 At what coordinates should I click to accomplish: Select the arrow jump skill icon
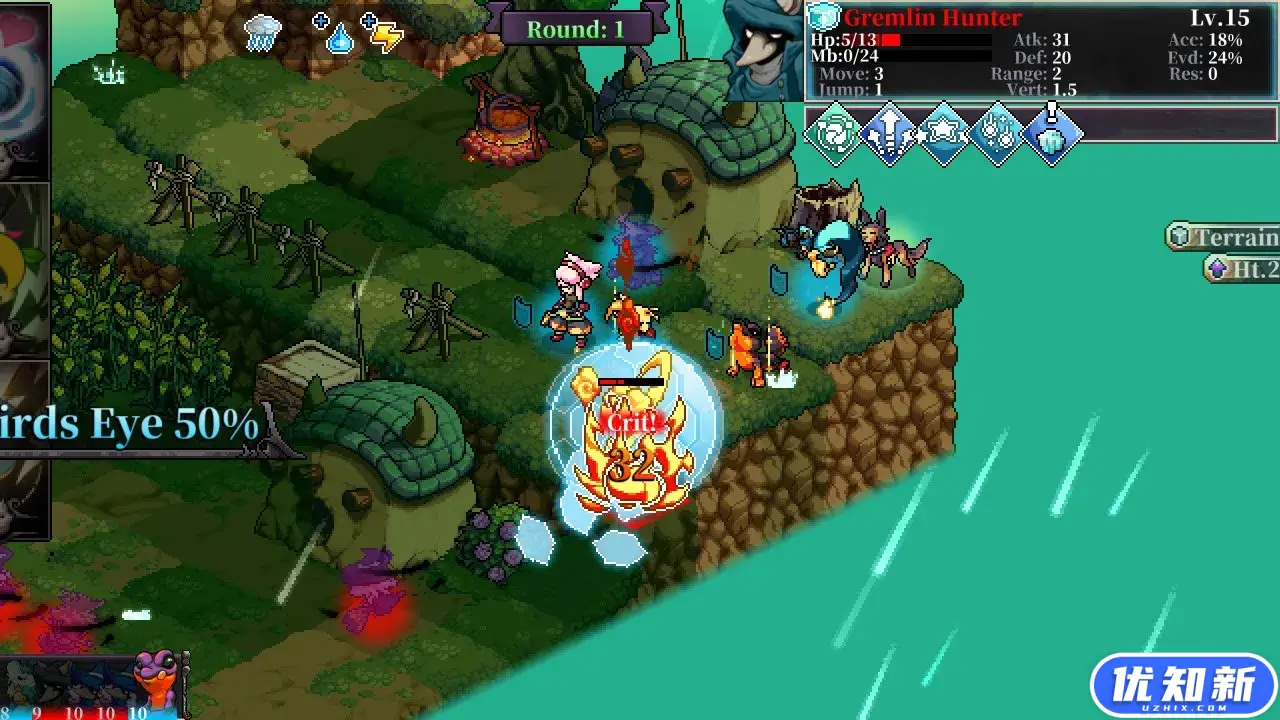point(889,135)
